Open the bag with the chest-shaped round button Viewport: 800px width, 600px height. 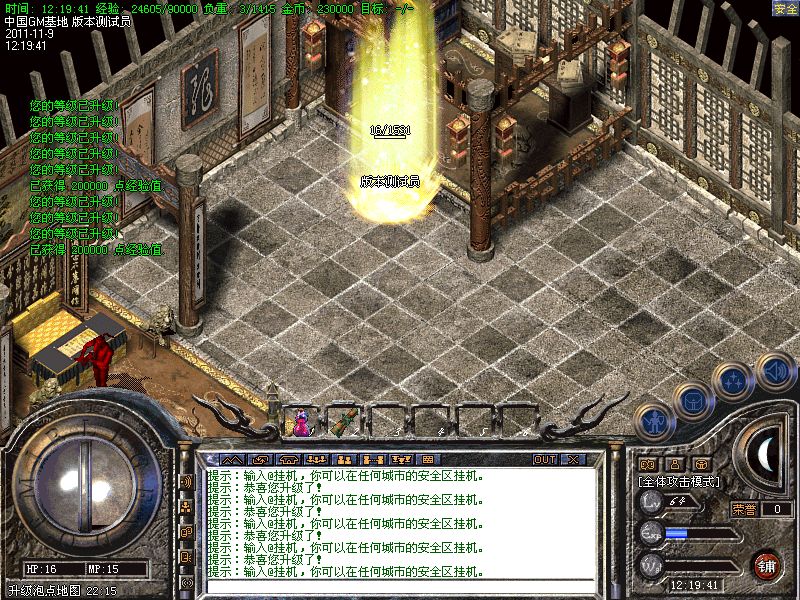coord(693,399)
